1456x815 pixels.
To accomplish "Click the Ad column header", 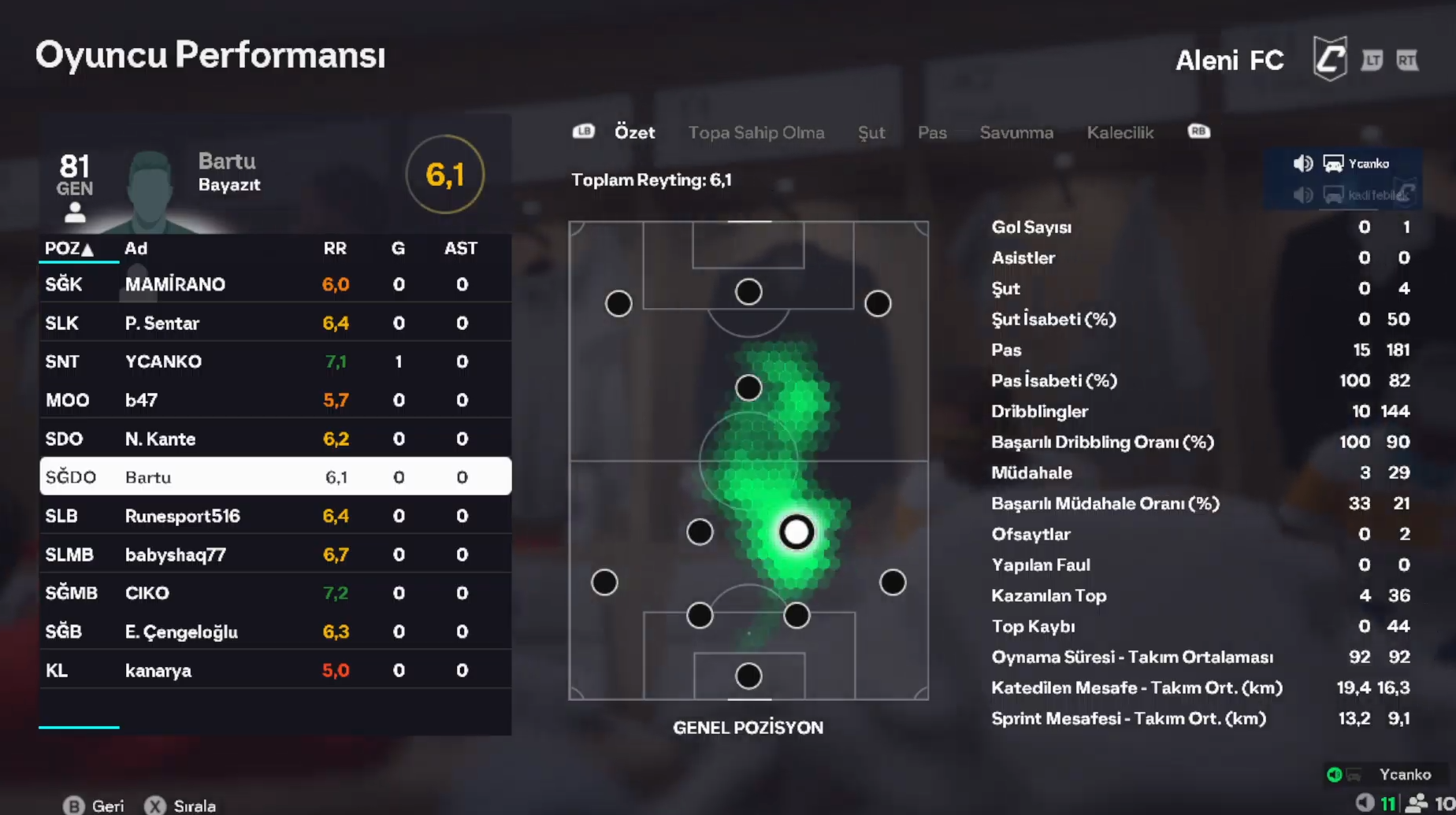I will click(x=136, y=249).
